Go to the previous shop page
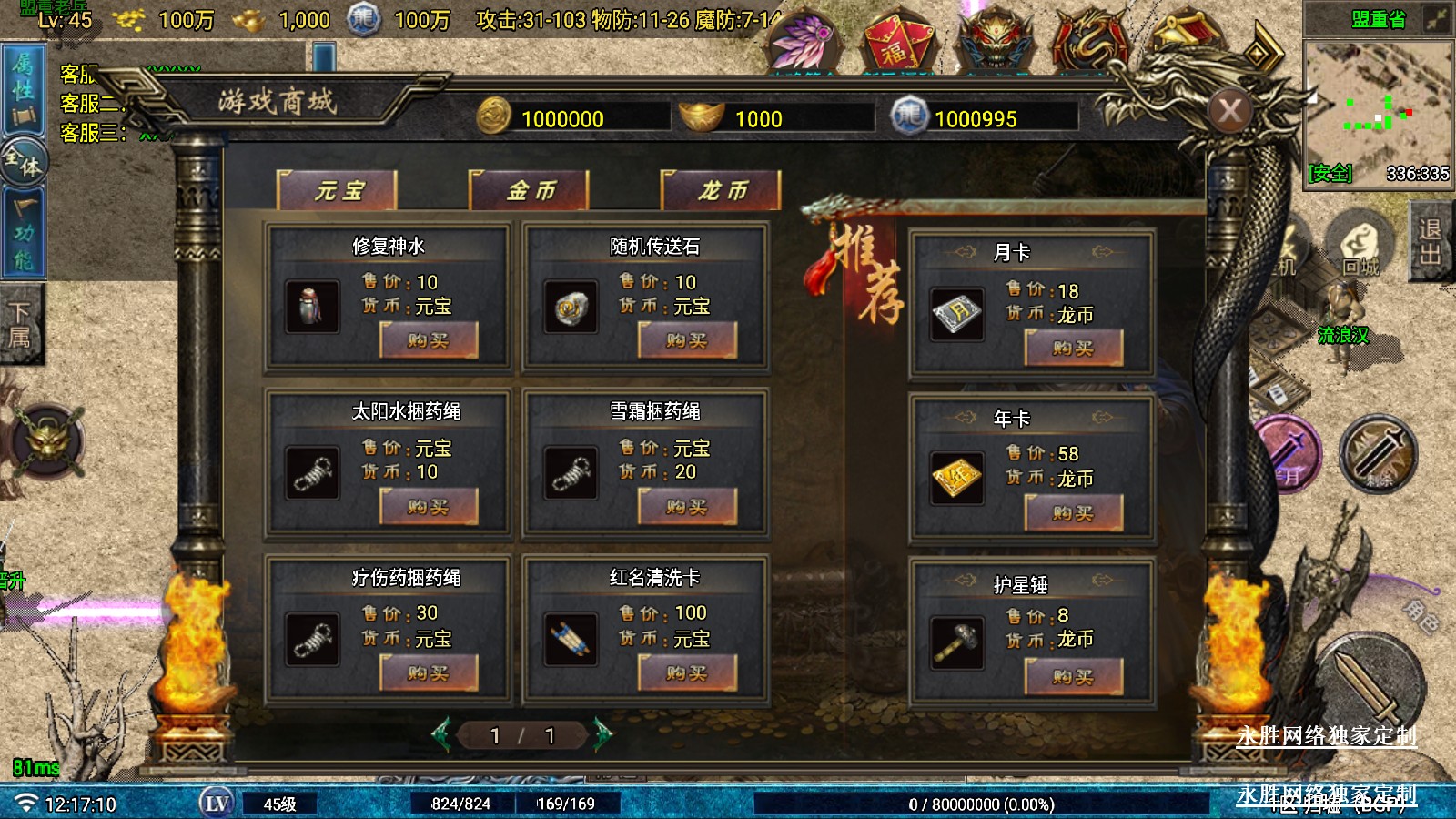Screen dimensions: 1456x819 click(442, 734)
